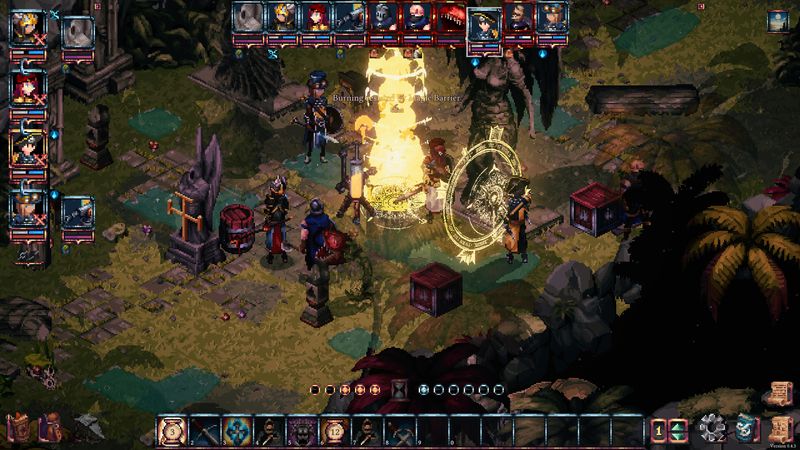Activate the purple demon face skill
Viewport: 800px width, 450px height.
[302, 431]
